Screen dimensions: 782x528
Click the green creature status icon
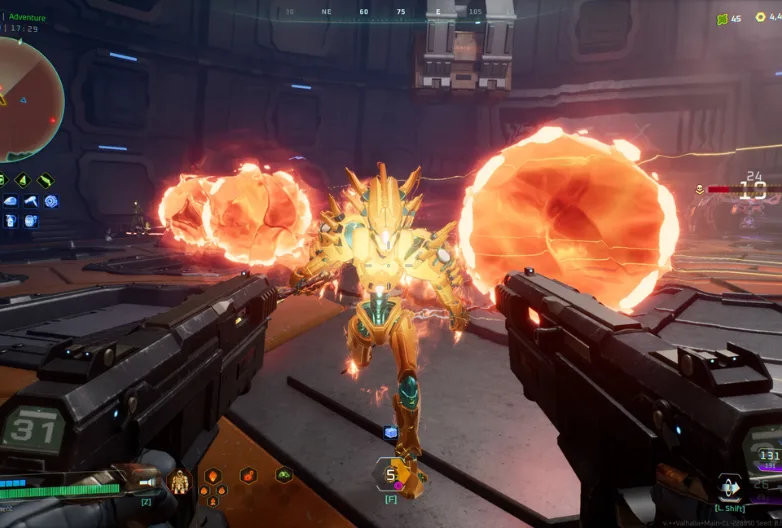click(284, 474)
